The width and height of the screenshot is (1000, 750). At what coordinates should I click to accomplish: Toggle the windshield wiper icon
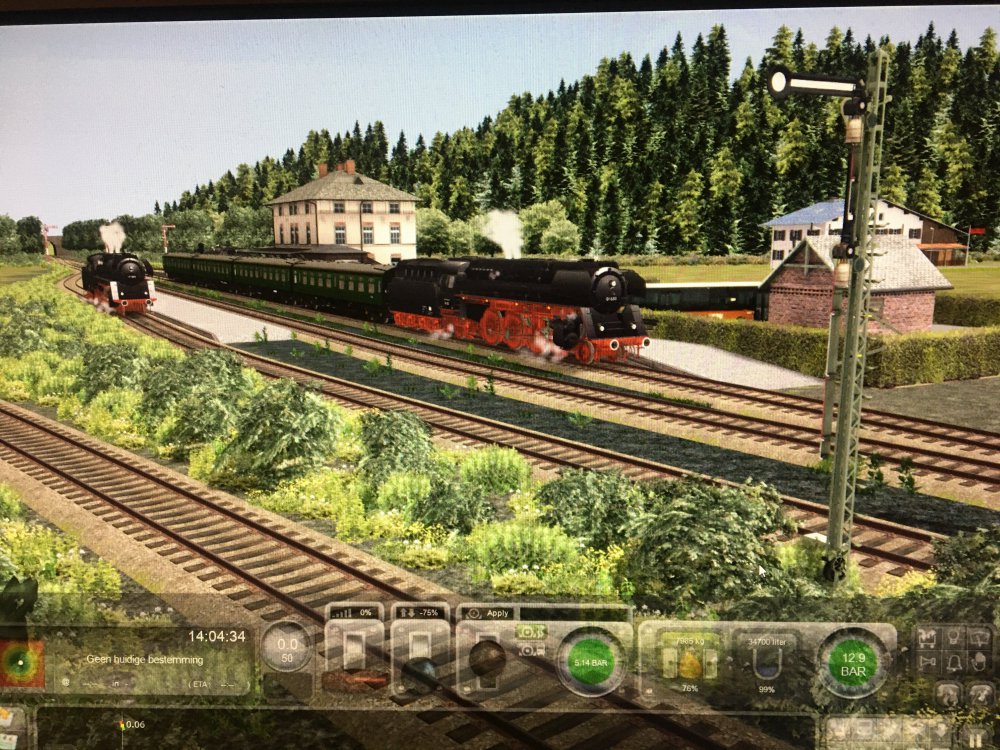[x=980, y=638]
